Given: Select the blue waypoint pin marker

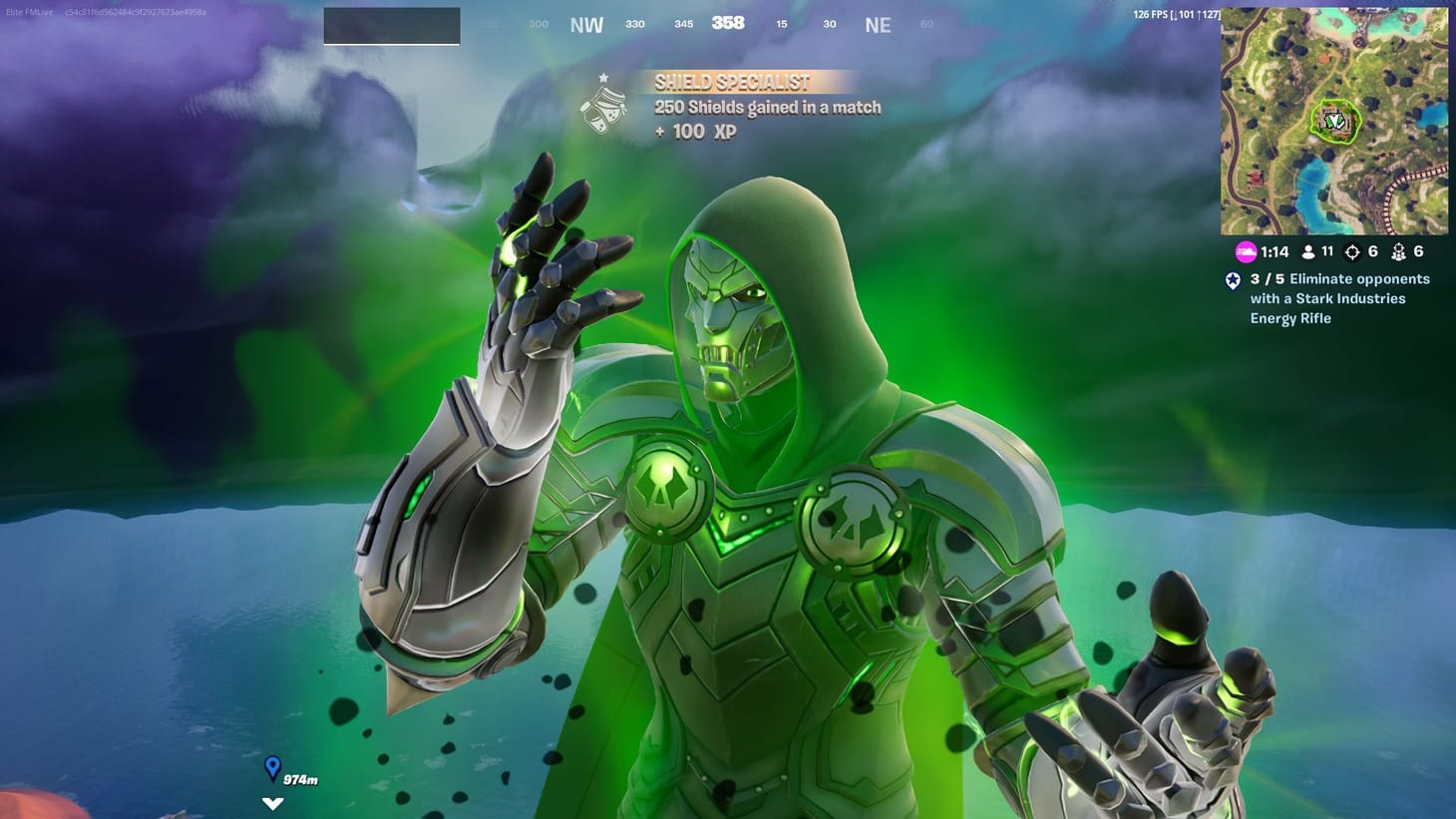Looking at the screenshot, I should click(272, 768).
